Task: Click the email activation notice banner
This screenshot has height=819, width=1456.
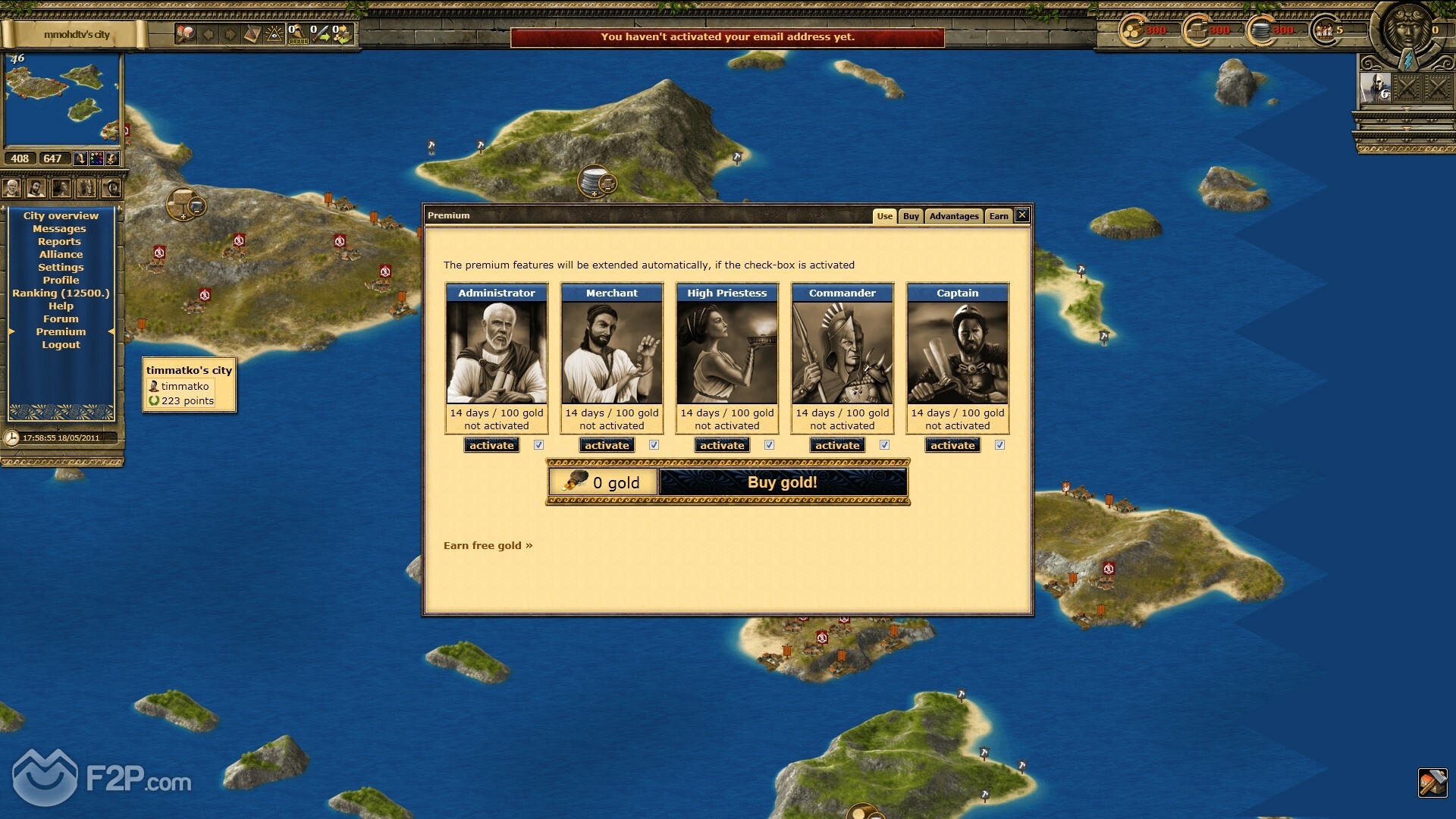Action: point(727,37)
